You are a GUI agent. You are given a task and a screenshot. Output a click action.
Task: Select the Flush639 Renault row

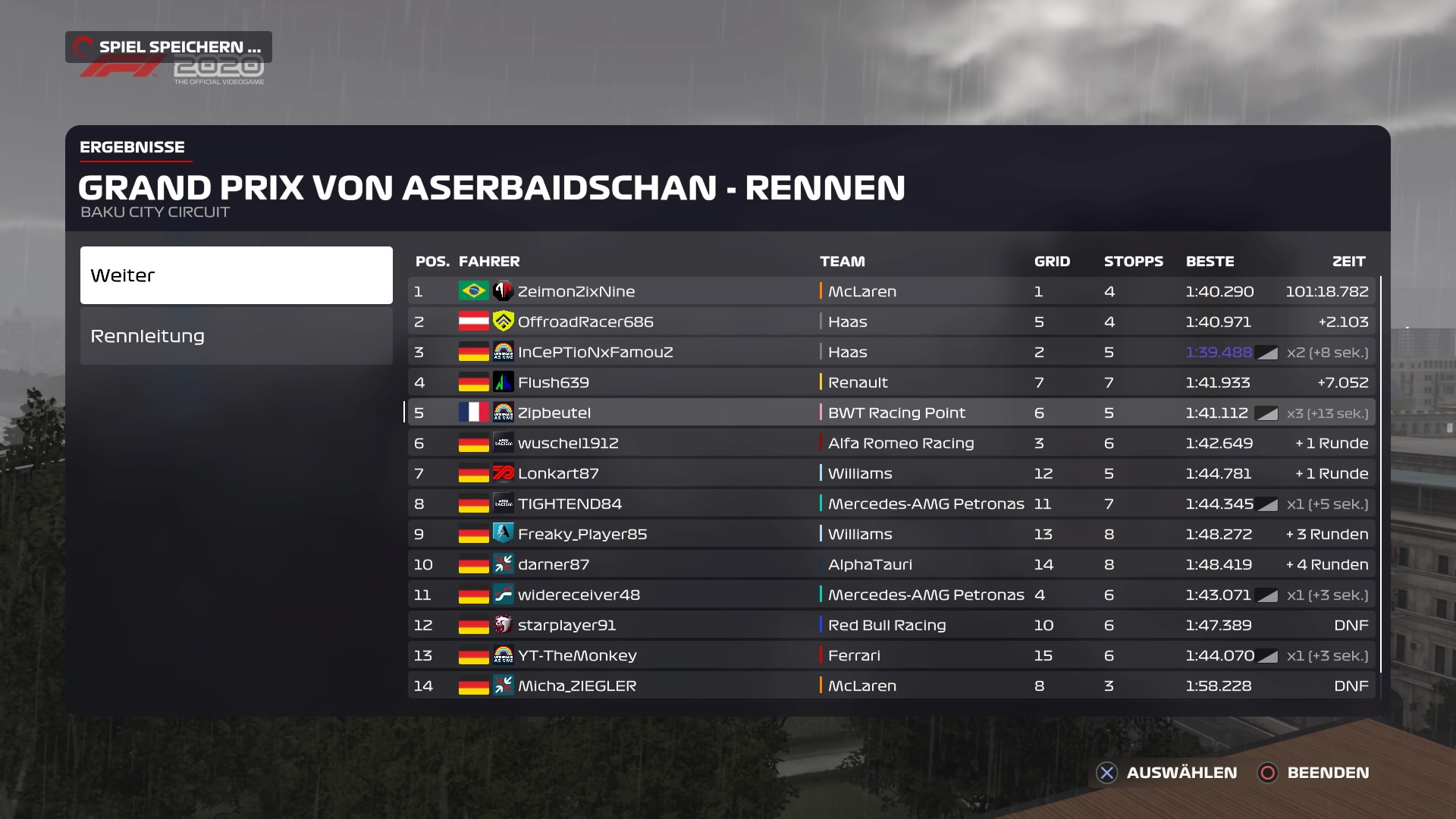coord(891,382)
